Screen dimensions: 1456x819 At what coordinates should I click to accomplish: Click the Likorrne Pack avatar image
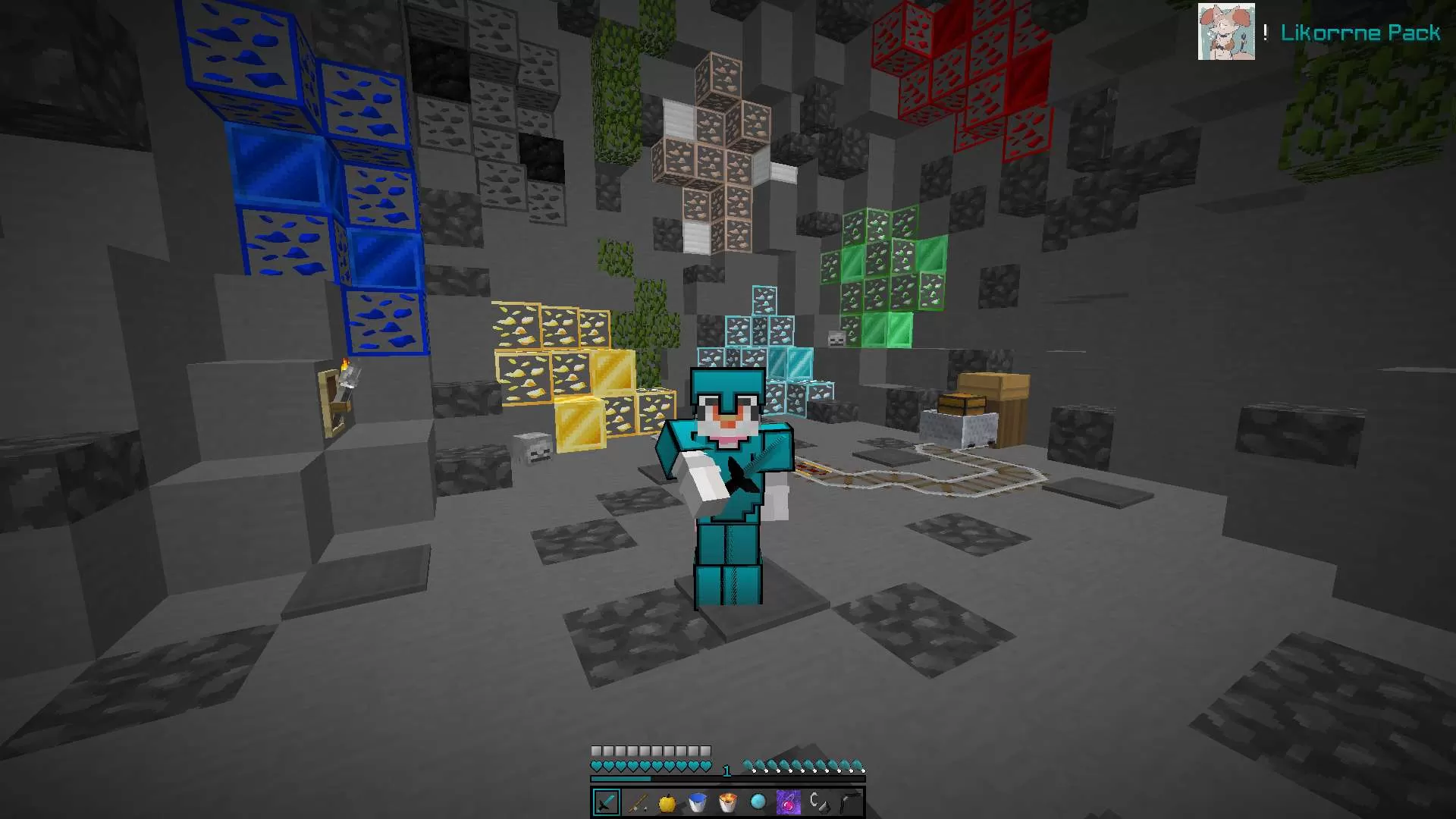point(1227,32)
